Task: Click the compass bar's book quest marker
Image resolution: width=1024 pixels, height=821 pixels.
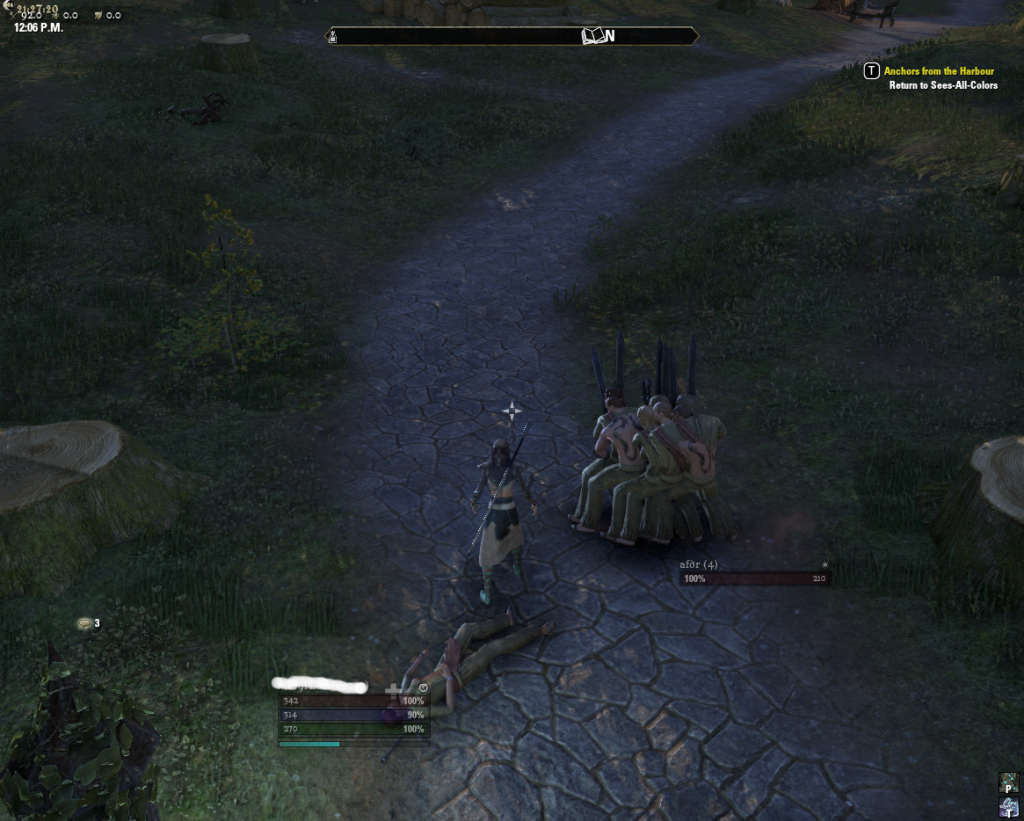Action: coord(595,36)
